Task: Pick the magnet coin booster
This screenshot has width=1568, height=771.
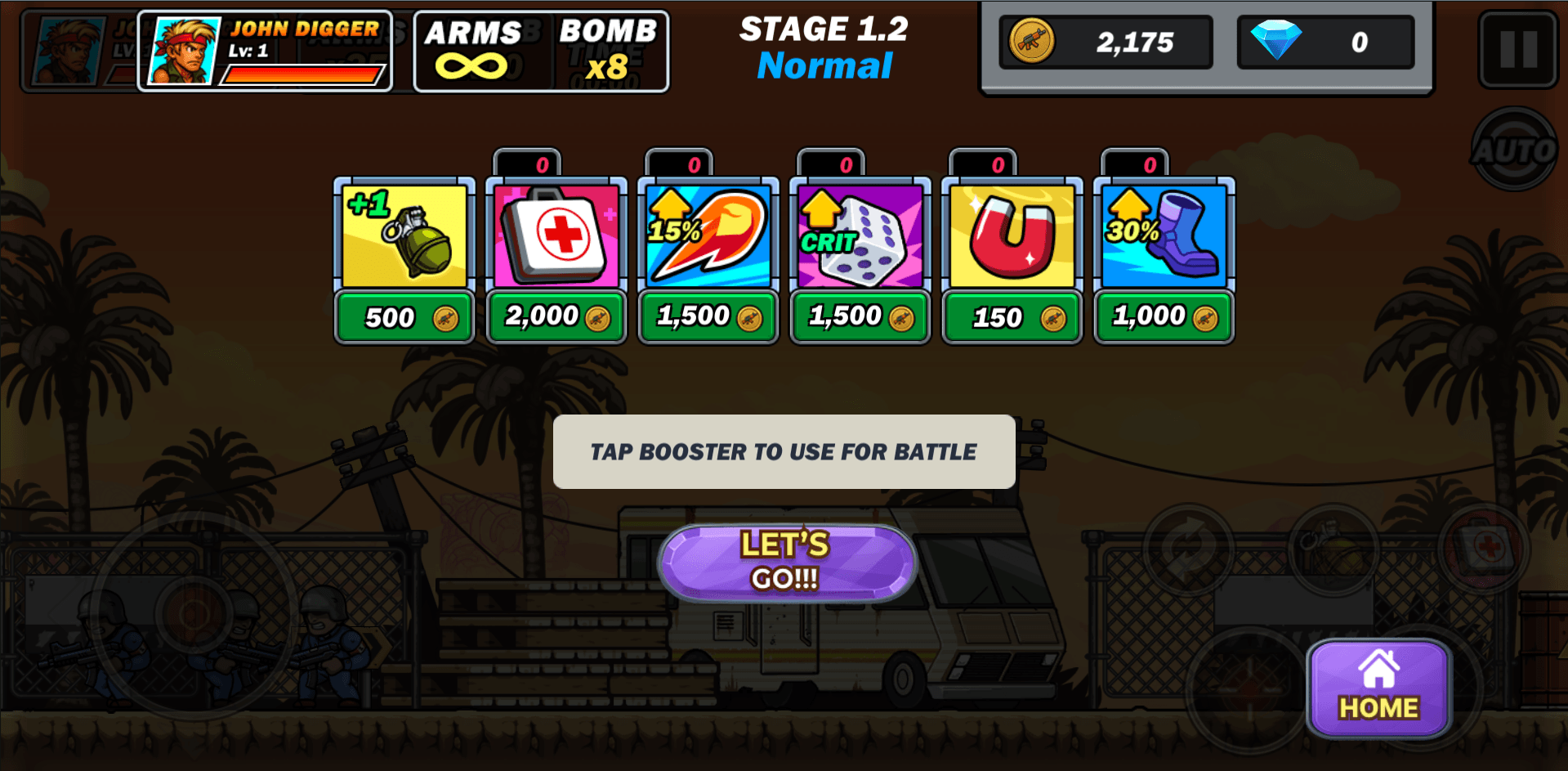Action: (x=1012, y=236)
